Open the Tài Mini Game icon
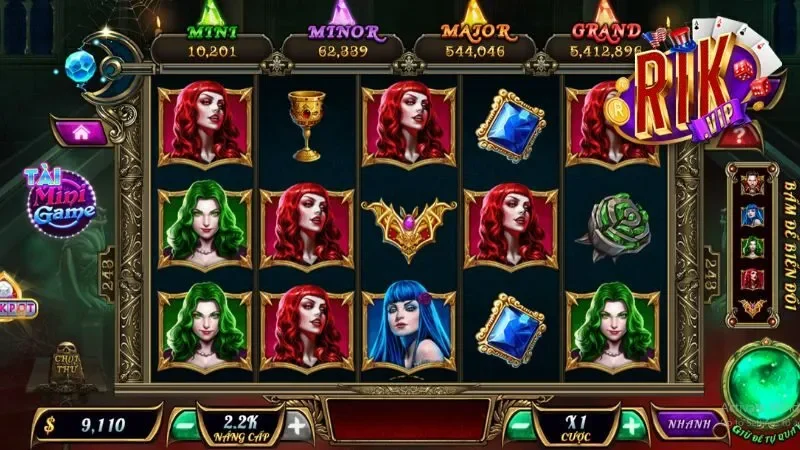 tap(59, 199)
